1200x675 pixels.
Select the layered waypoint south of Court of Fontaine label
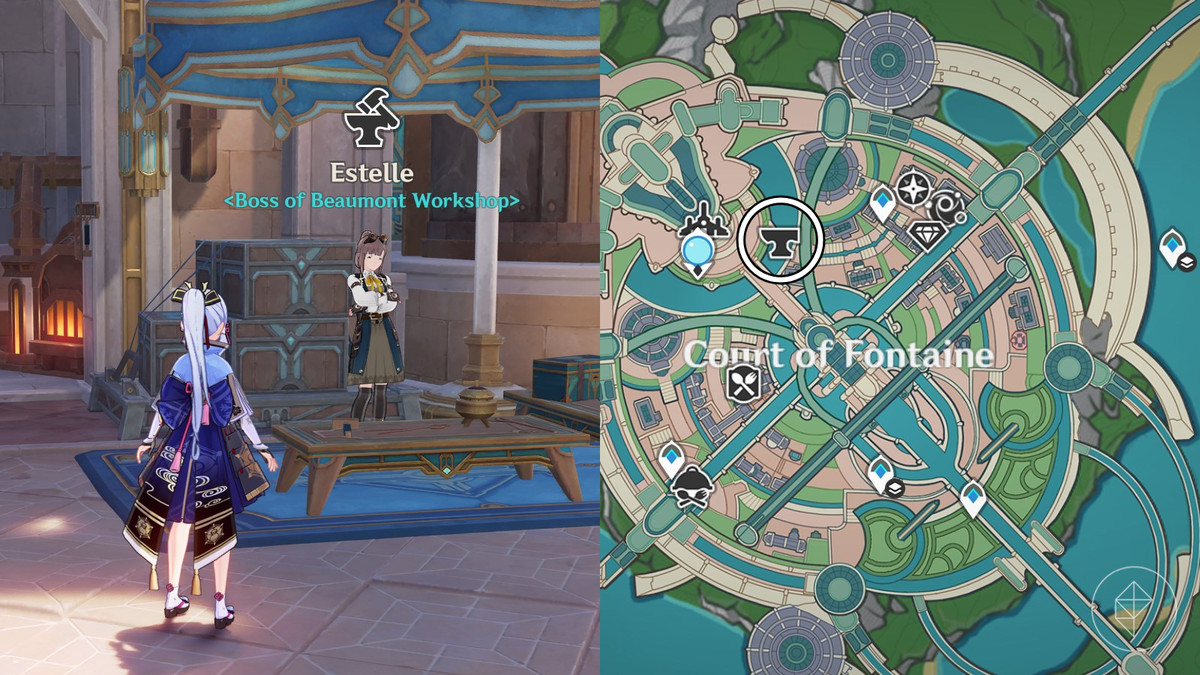[881, 474]
